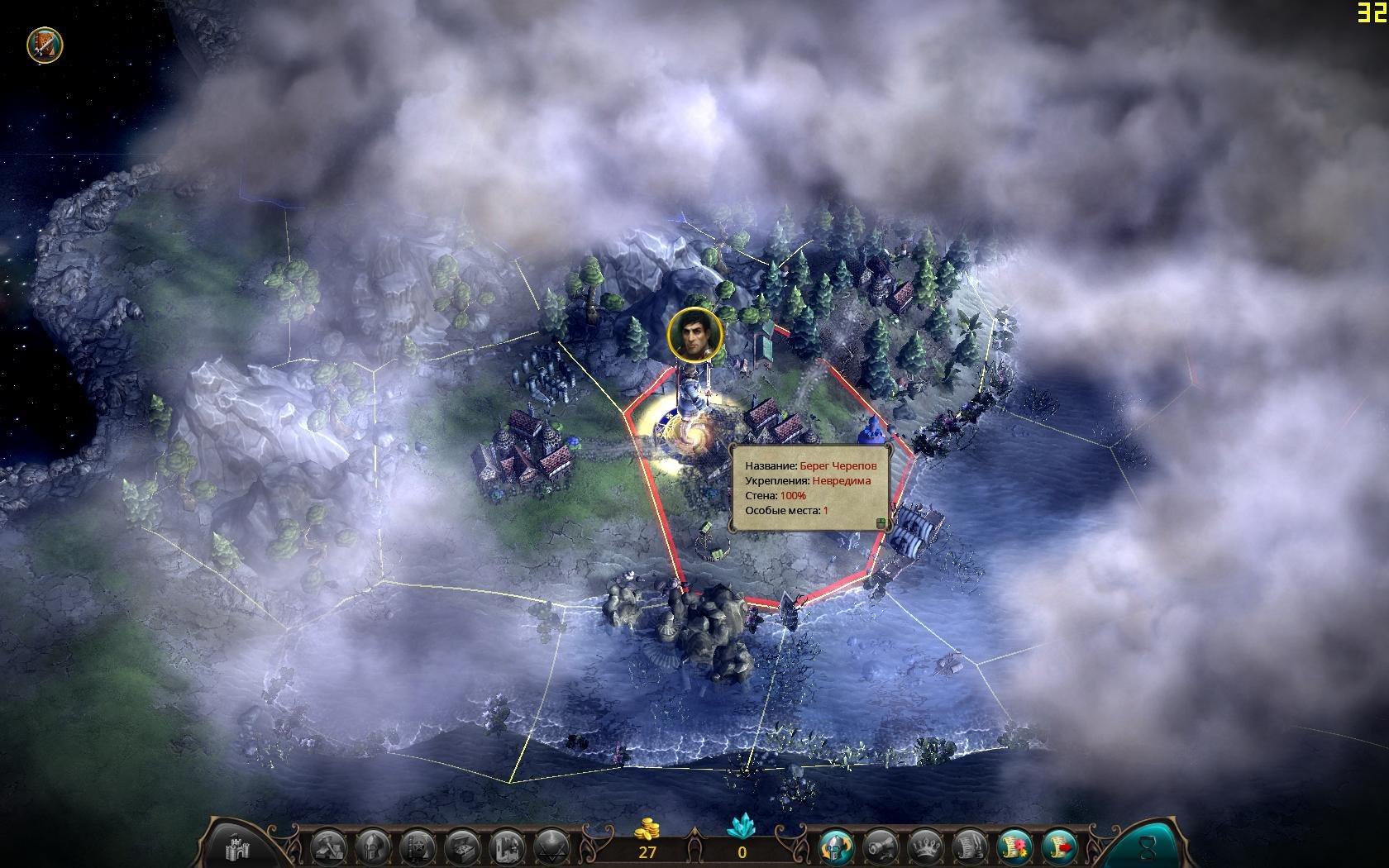Select the hexagram star icon
The height and width of the screenshot is (868, 1389).
(x=551, y=847)
